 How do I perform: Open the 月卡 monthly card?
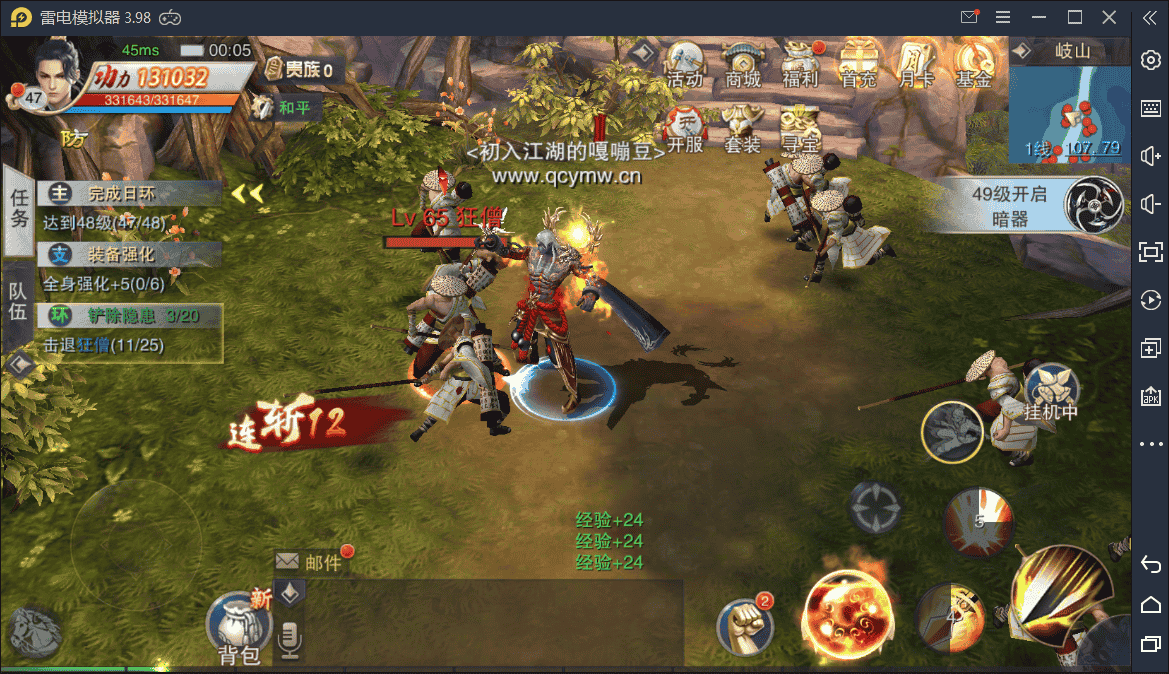[916, 65]
